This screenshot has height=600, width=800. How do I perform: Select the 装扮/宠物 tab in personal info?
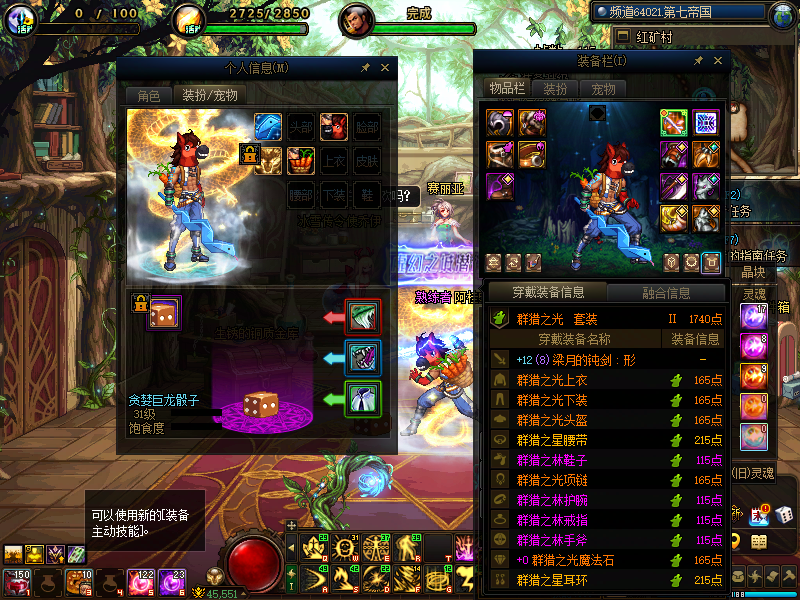coord(209,96)
